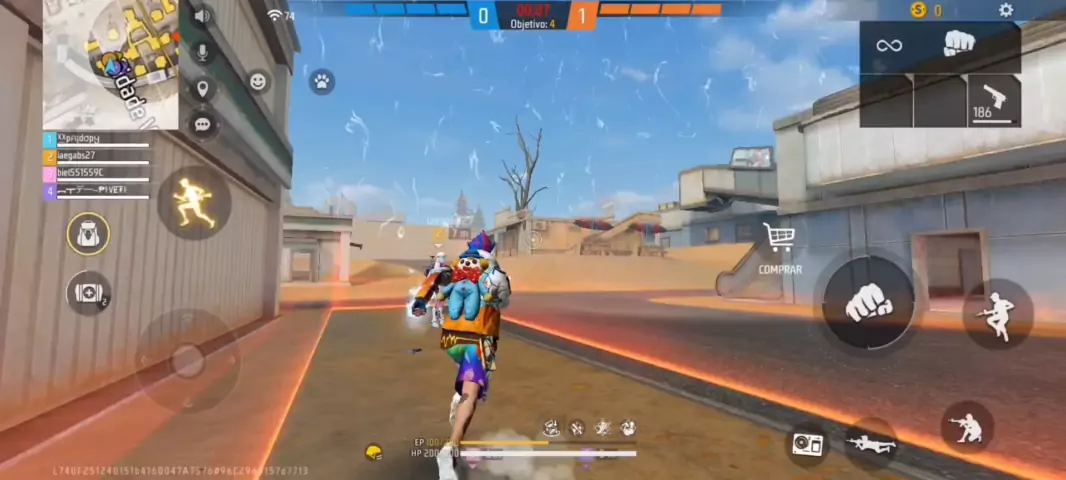Use the medkit button
The height and width of the screenshot is (480, 1066).
(88, 293)
